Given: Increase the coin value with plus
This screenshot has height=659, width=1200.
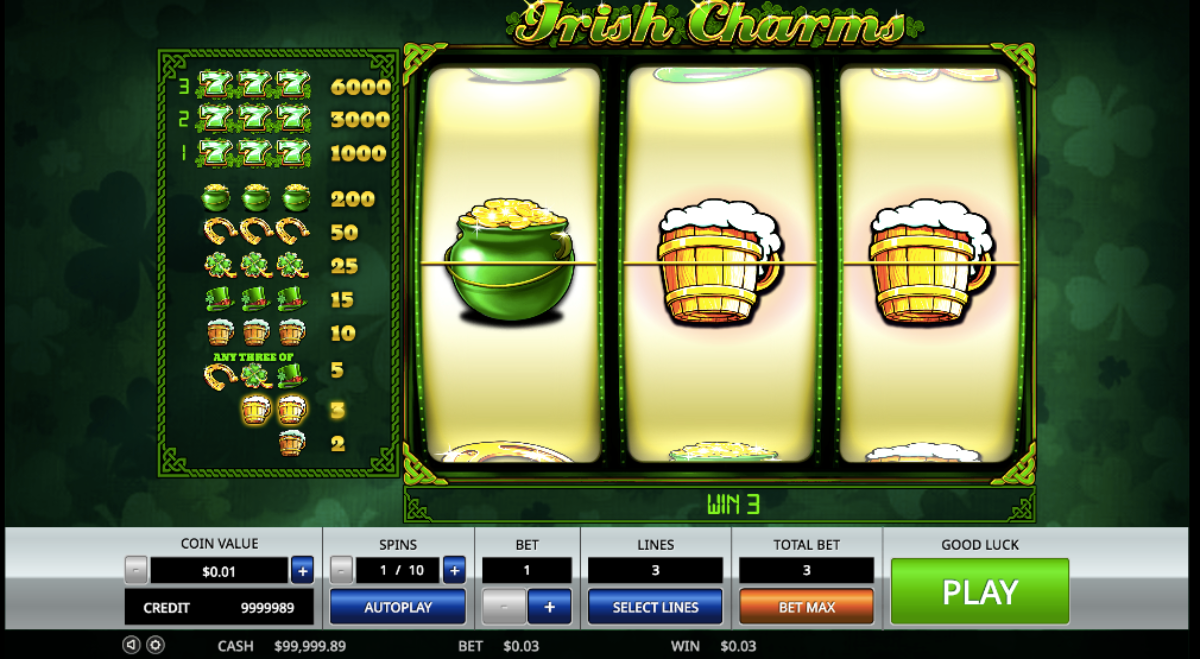Looking at the screenshot, I should (302, 571).
